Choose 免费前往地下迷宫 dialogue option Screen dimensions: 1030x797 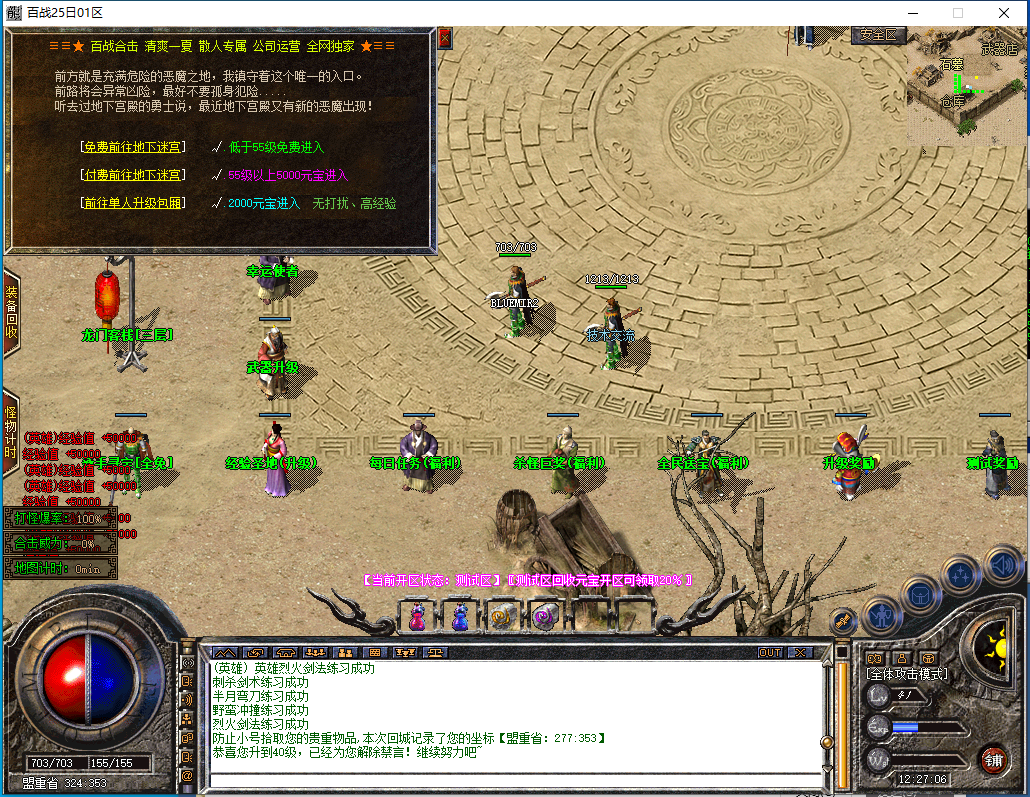point(133,147)
